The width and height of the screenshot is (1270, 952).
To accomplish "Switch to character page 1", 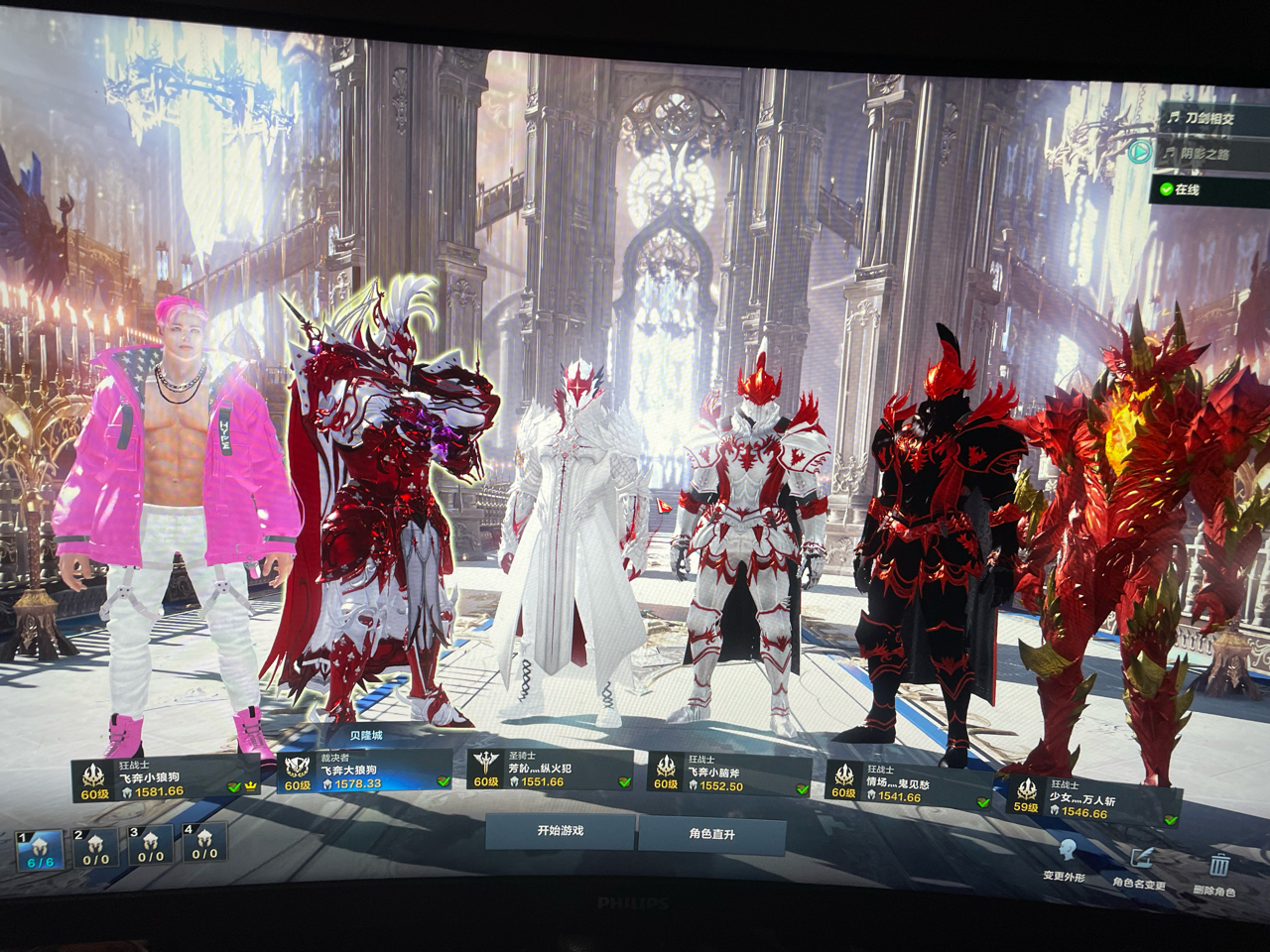I will tap(40, 851).
